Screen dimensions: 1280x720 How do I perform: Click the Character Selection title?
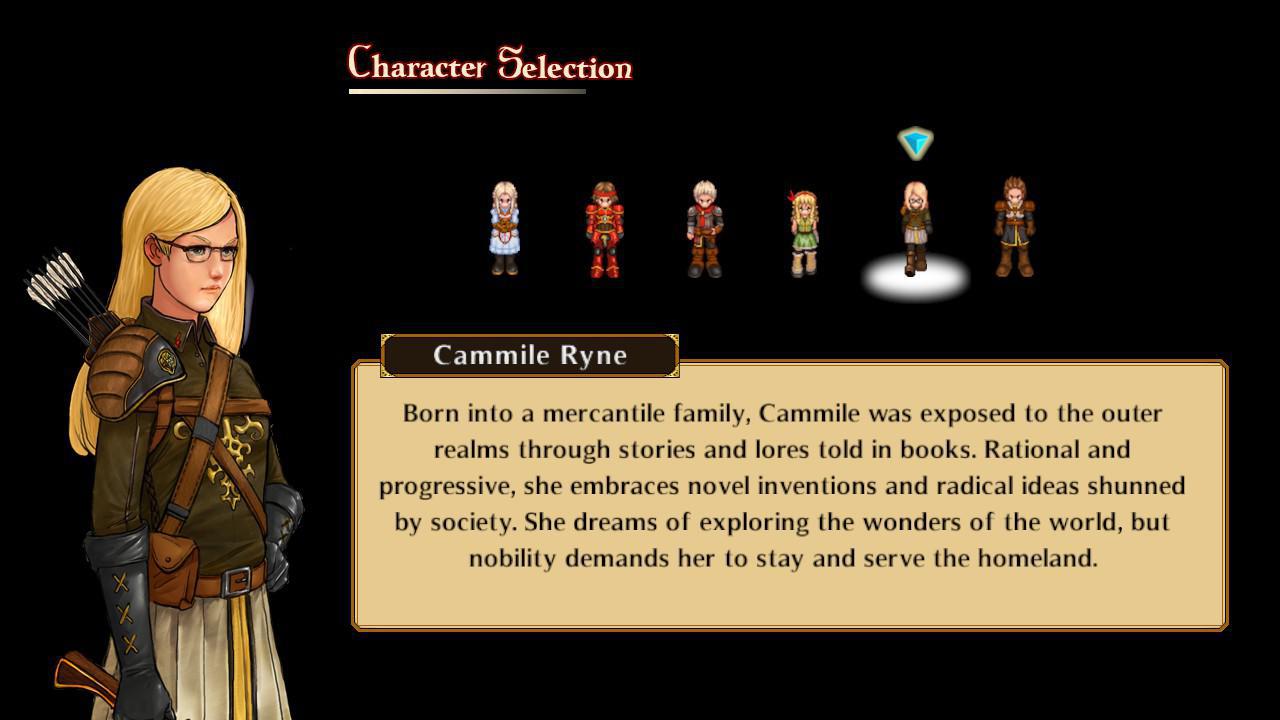[x=487, y=65]
